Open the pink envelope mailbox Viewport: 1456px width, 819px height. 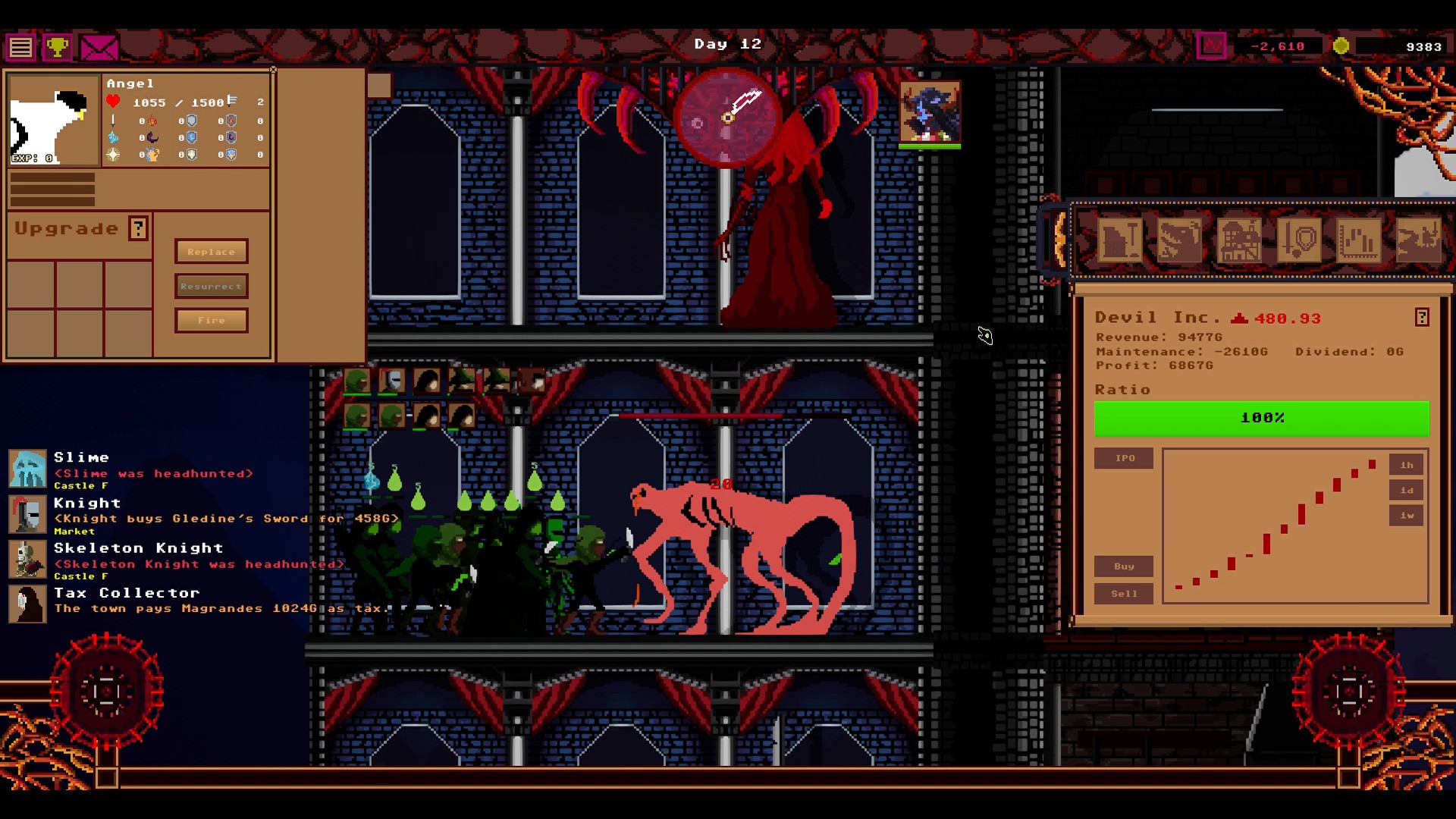coord(99,48)
